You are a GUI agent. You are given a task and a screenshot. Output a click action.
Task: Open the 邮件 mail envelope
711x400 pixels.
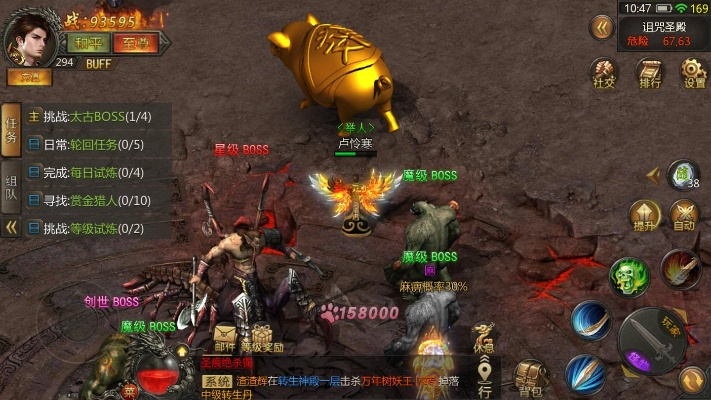pos(226,337)
